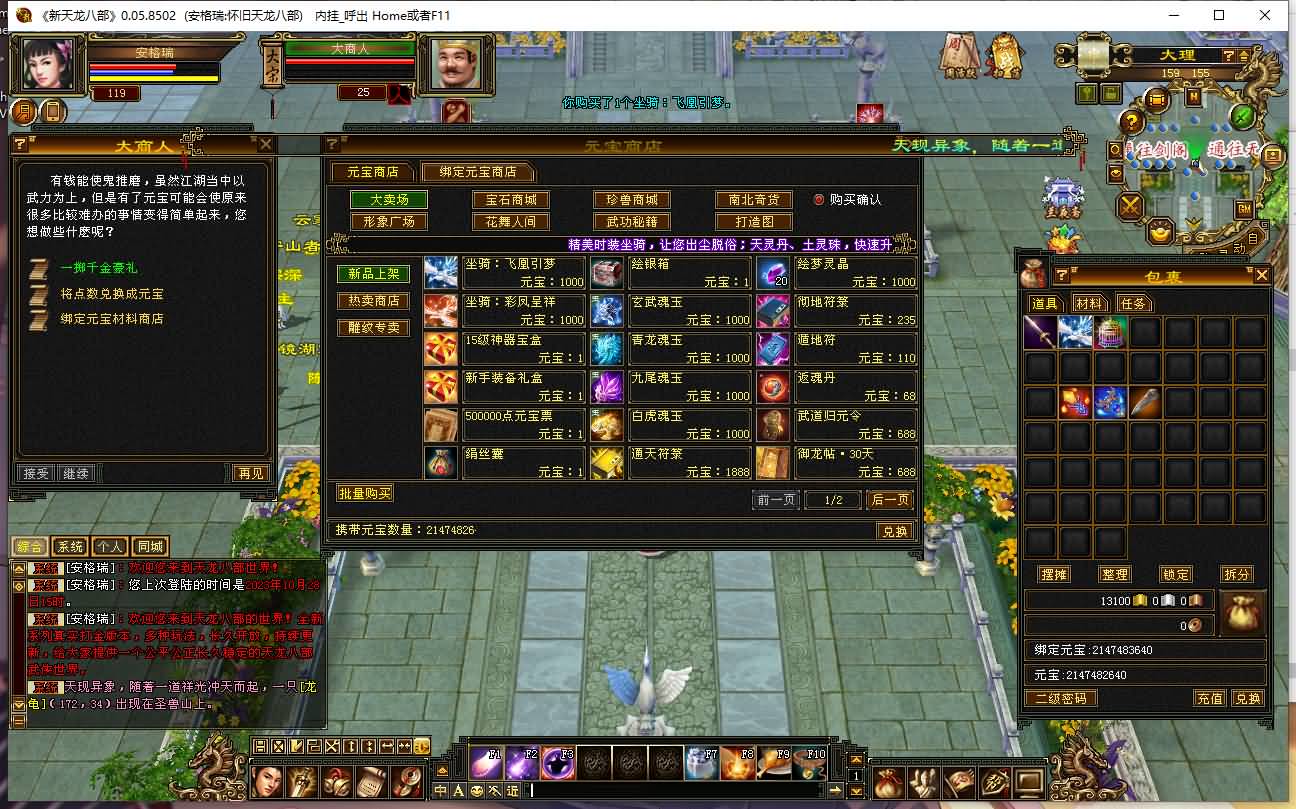Screen dimensions: 1296x809
Task: Open the 材料 tab in the bag panel
Action: click(1089, 305)
